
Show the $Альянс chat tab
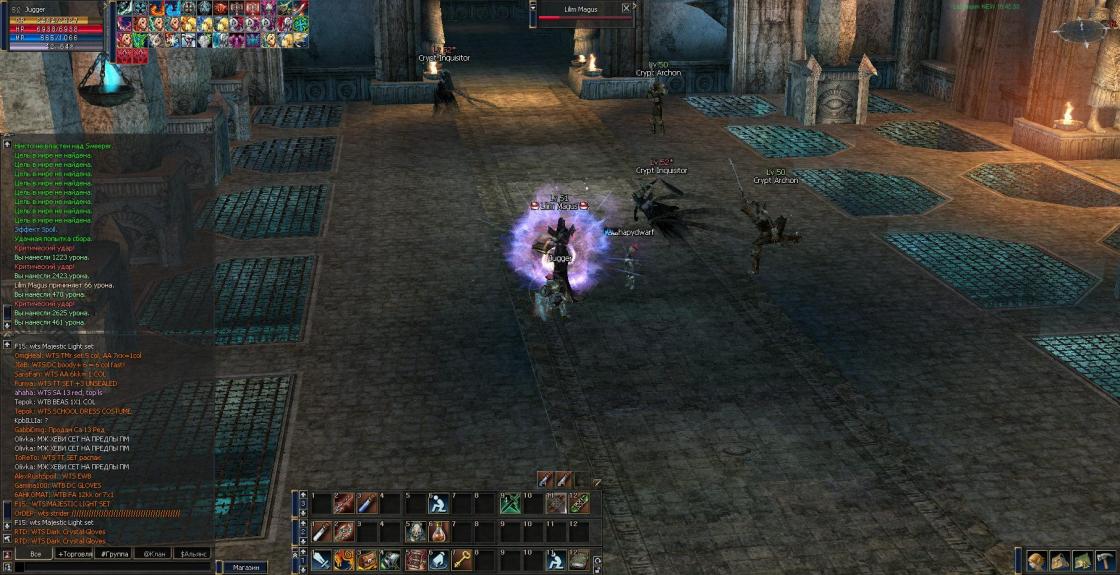[192, 553]
